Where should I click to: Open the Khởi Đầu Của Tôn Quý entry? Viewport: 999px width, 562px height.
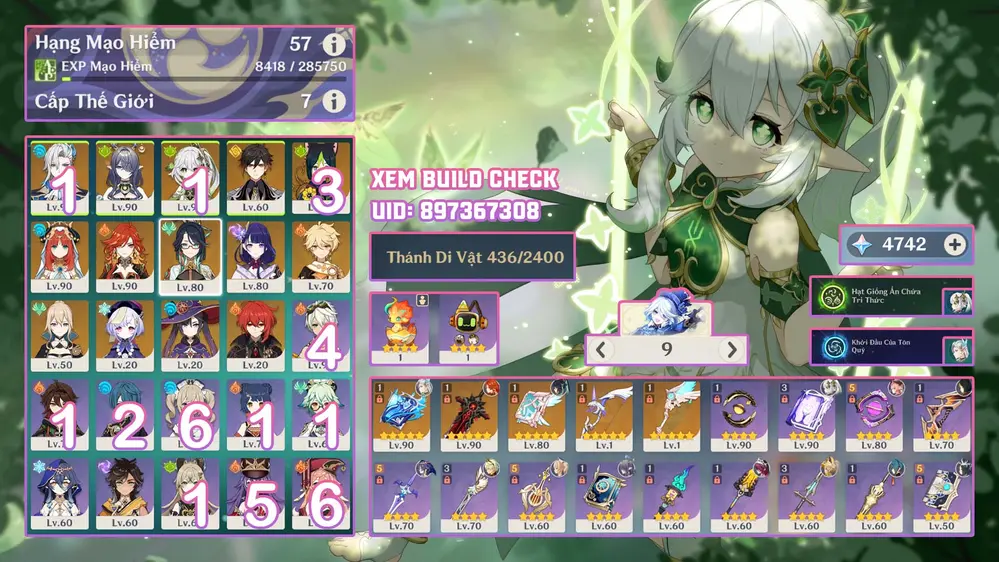point(890,348)
